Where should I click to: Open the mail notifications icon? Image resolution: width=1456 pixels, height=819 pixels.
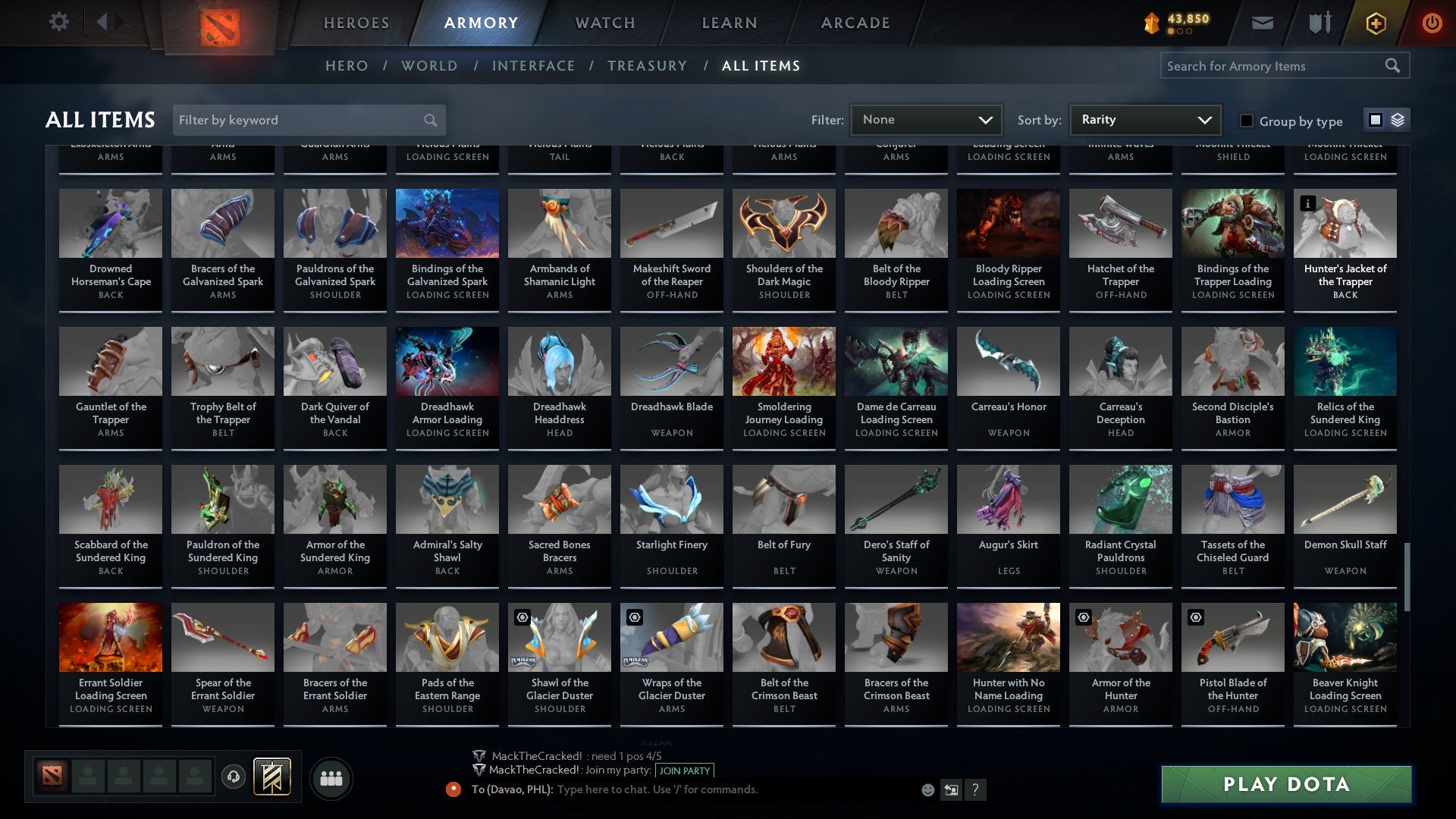[1263, 22]
